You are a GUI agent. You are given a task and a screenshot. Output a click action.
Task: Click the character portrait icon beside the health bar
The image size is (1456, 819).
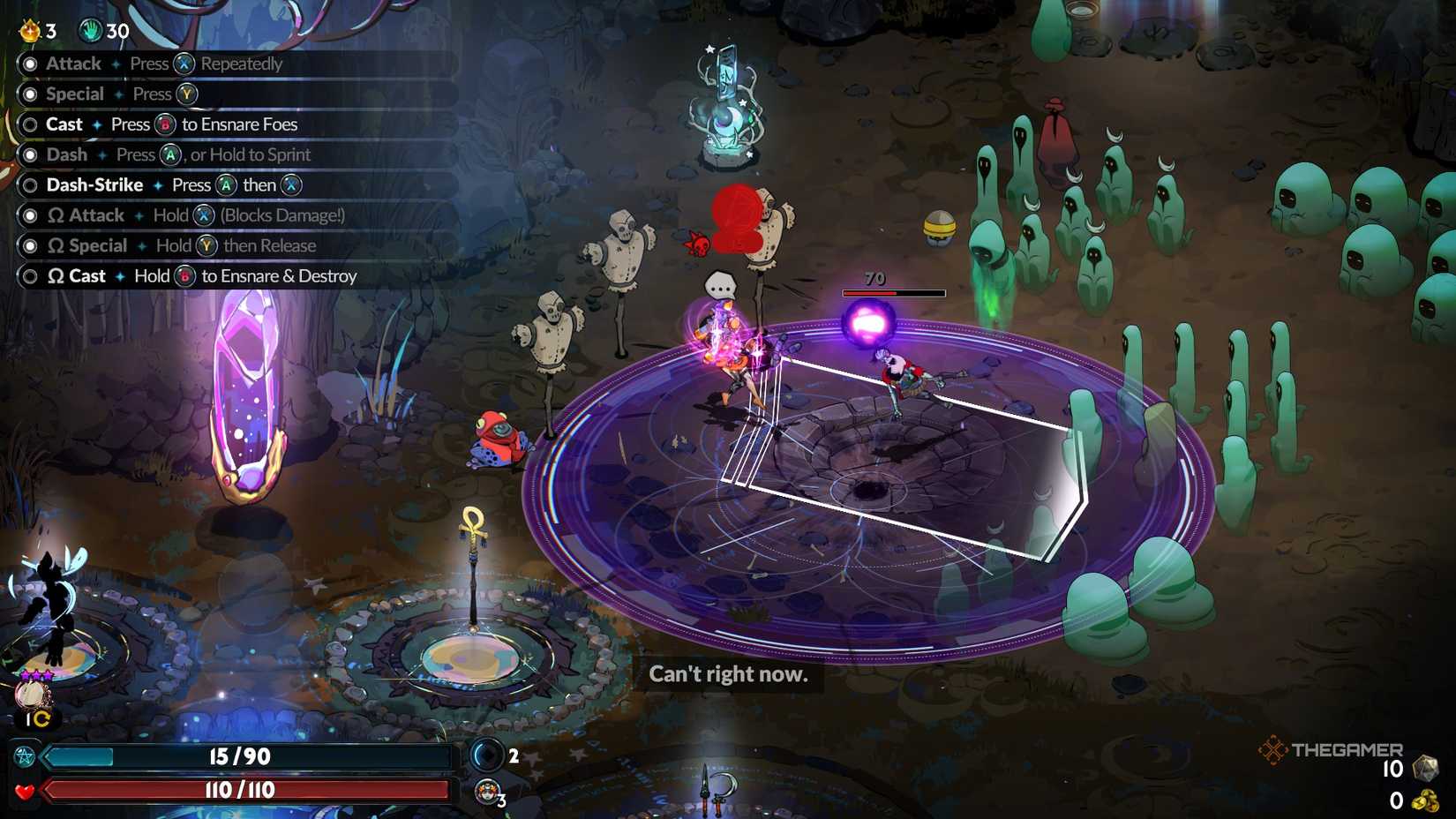coord(486,792)
